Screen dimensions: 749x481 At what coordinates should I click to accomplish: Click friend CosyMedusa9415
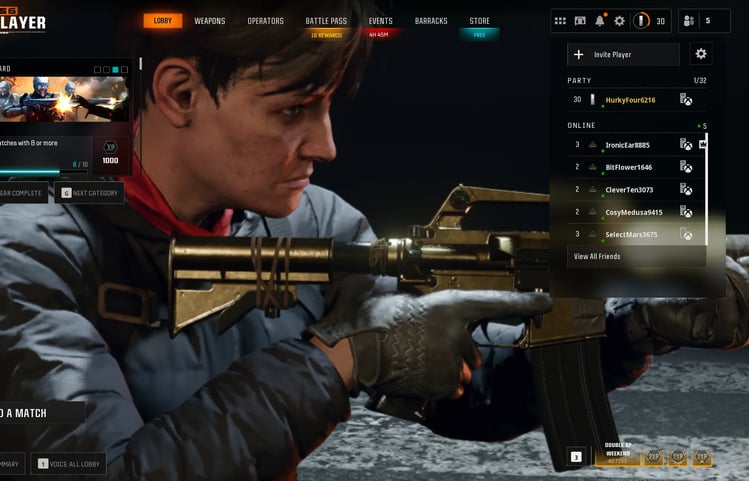(633, 212)
